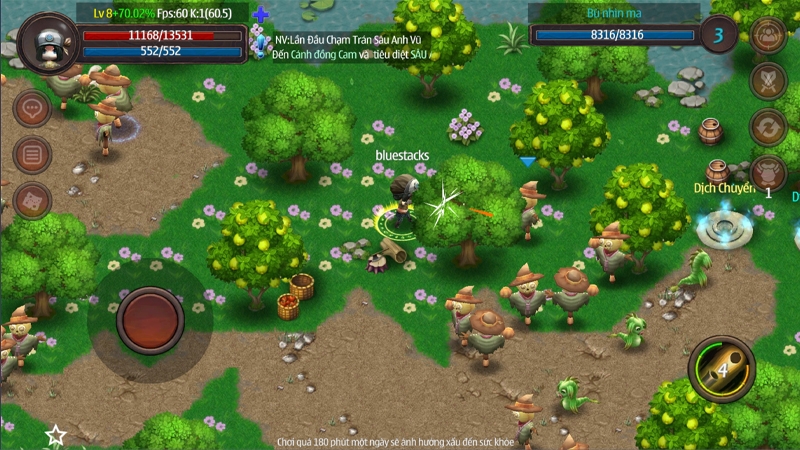Activate the crossed swords attack mode button

767,80
